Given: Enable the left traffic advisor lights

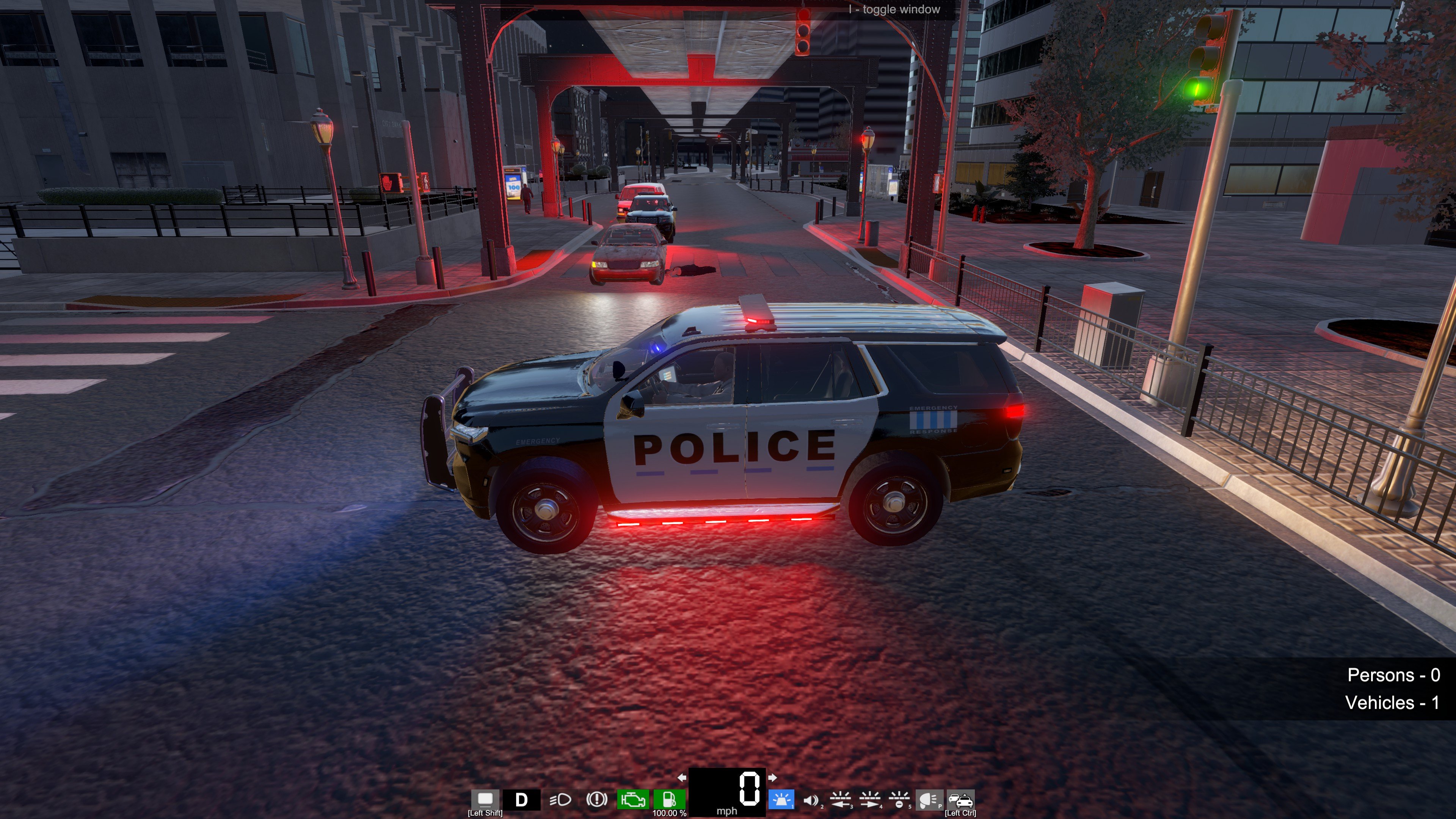Looking at the screenshot, I should point(841,800).
